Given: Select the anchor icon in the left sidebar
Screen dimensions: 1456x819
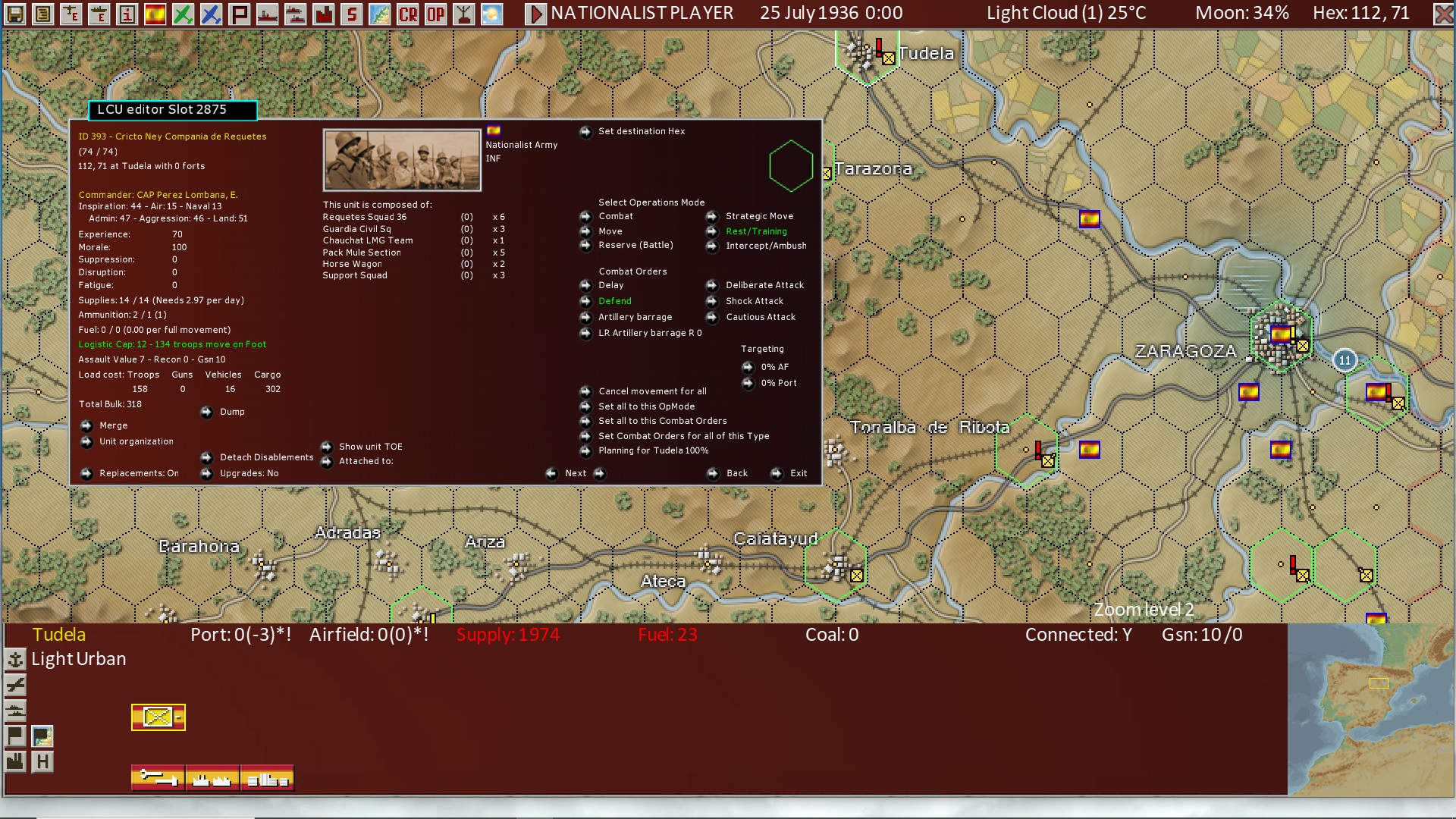Looking at the screenshot, I should (x=16, y=660).
